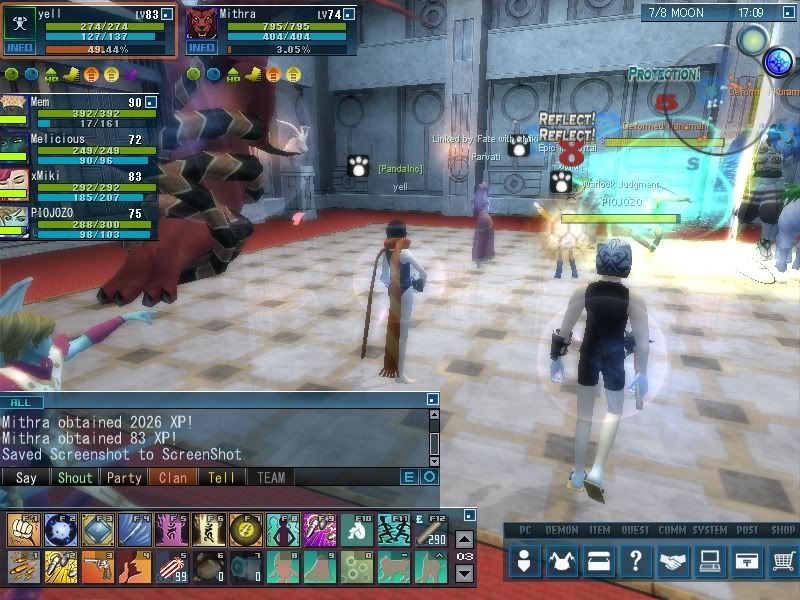Switch chat channel to Shout
Viewport: 800px width, 600px height.
point(74,478)
